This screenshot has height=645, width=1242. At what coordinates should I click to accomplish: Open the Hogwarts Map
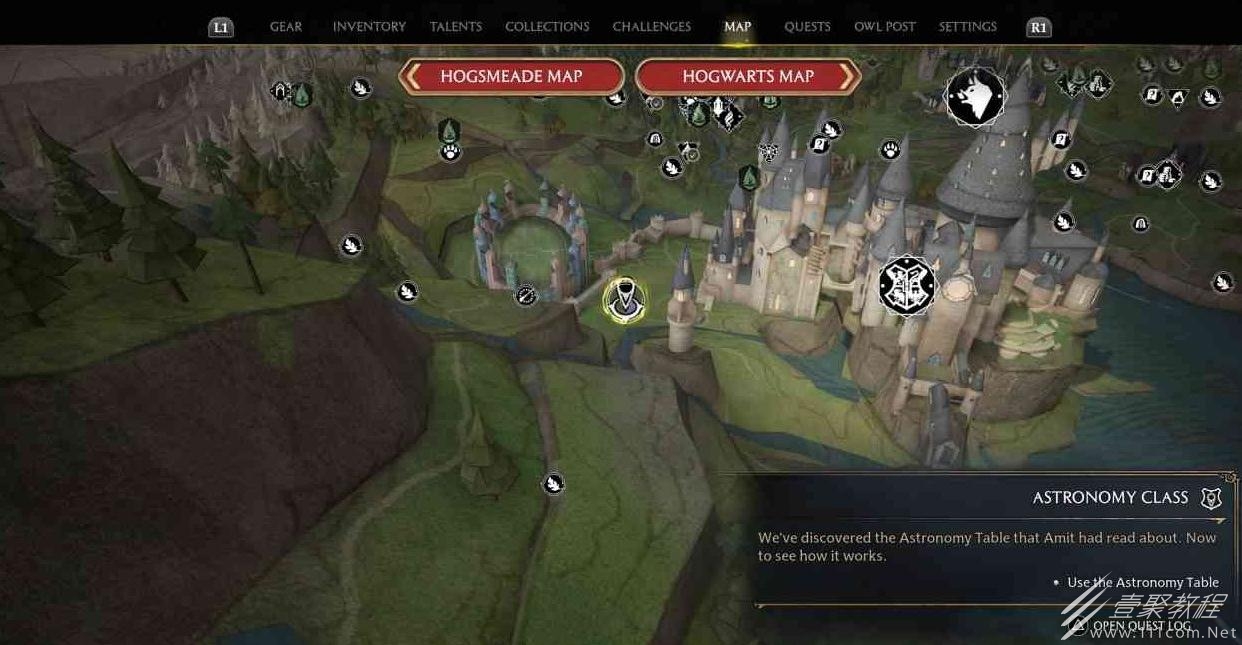tap(748, 77)
